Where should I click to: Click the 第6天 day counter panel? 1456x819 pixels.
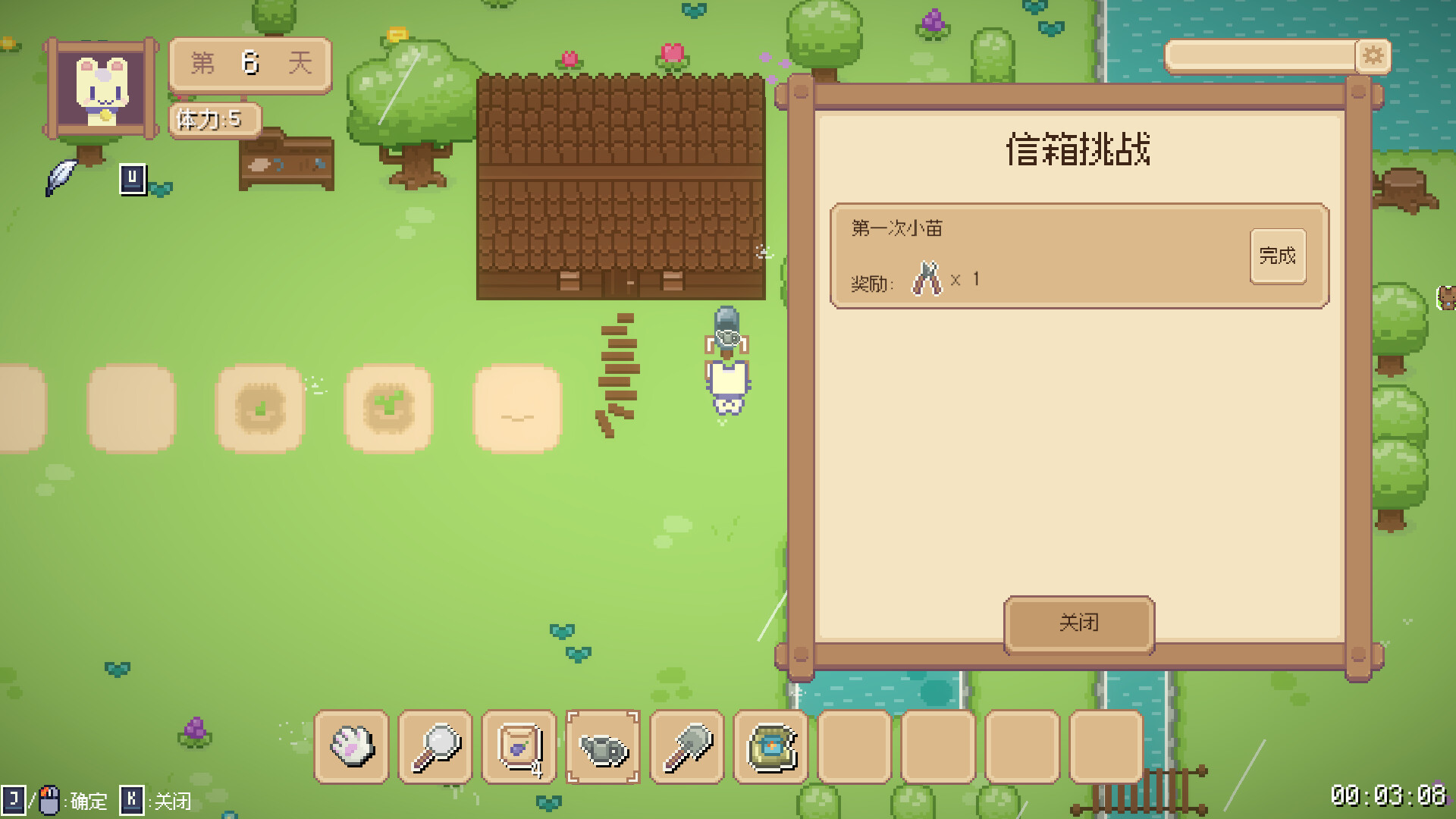tap(249, 65)
